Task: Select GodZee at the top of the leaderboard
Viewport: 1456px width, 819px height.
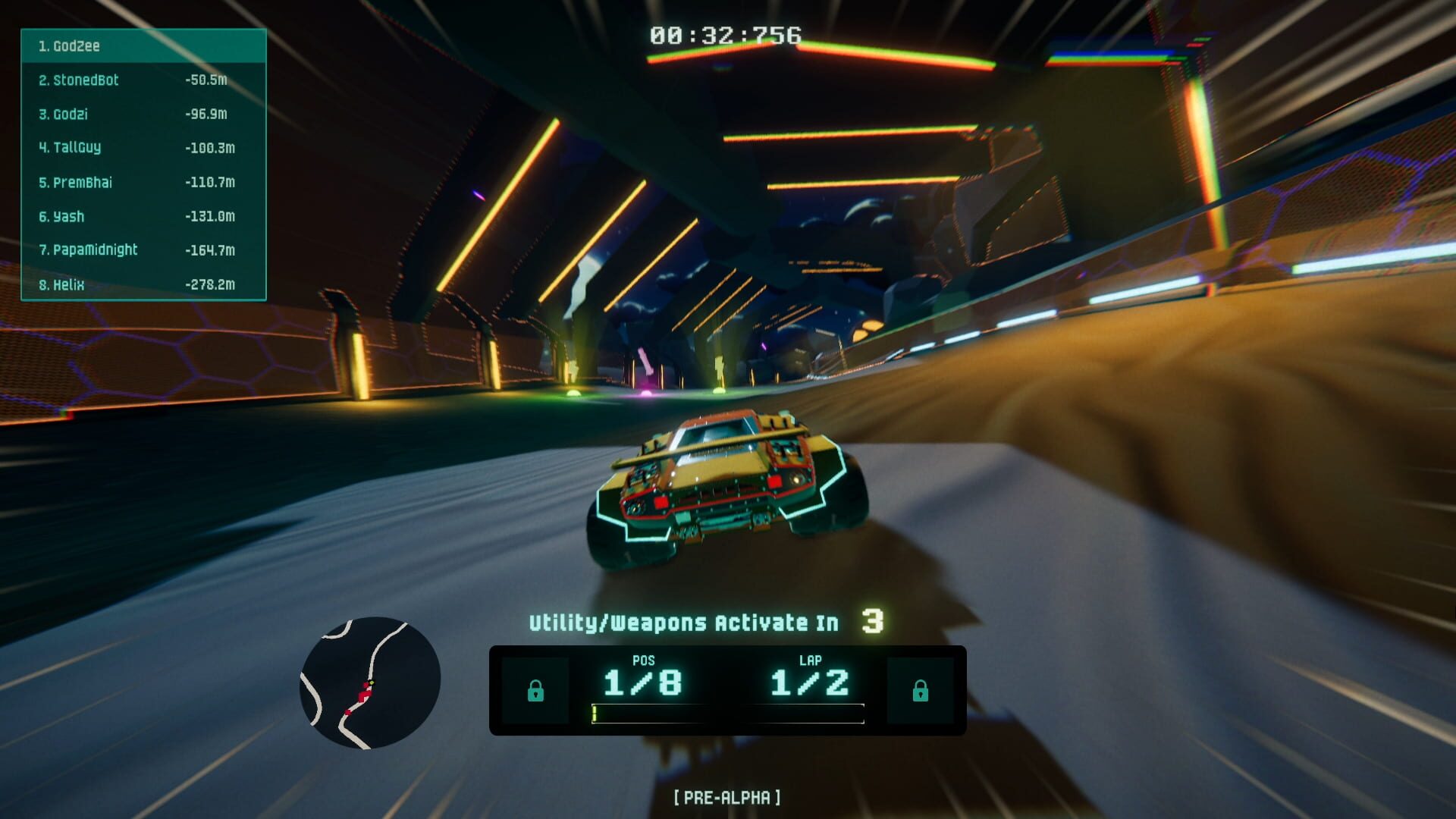Action: tap(76, 46)
